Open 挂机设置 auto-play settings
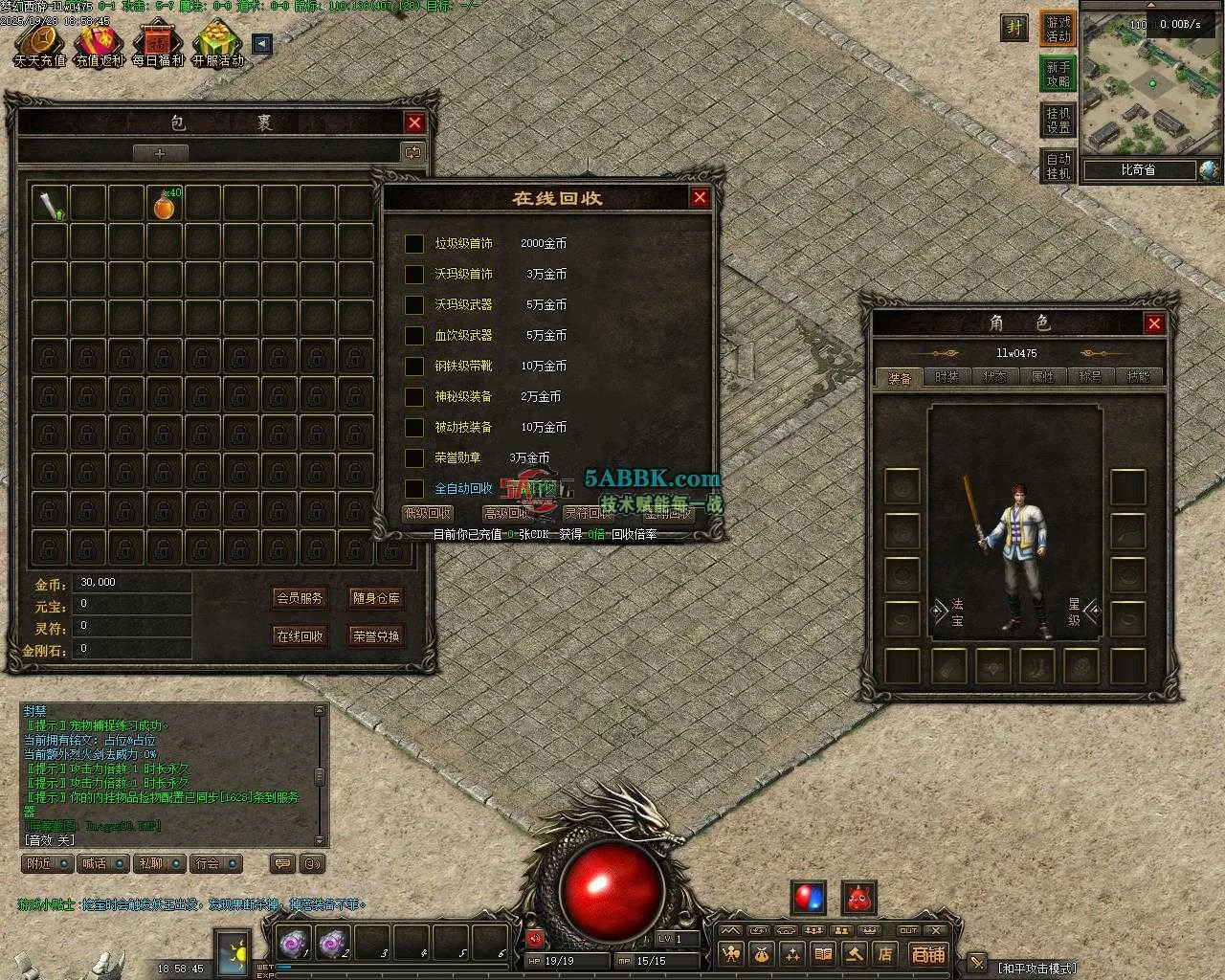This screenshot has width=1225, height=980. (x=1058, y=121)
